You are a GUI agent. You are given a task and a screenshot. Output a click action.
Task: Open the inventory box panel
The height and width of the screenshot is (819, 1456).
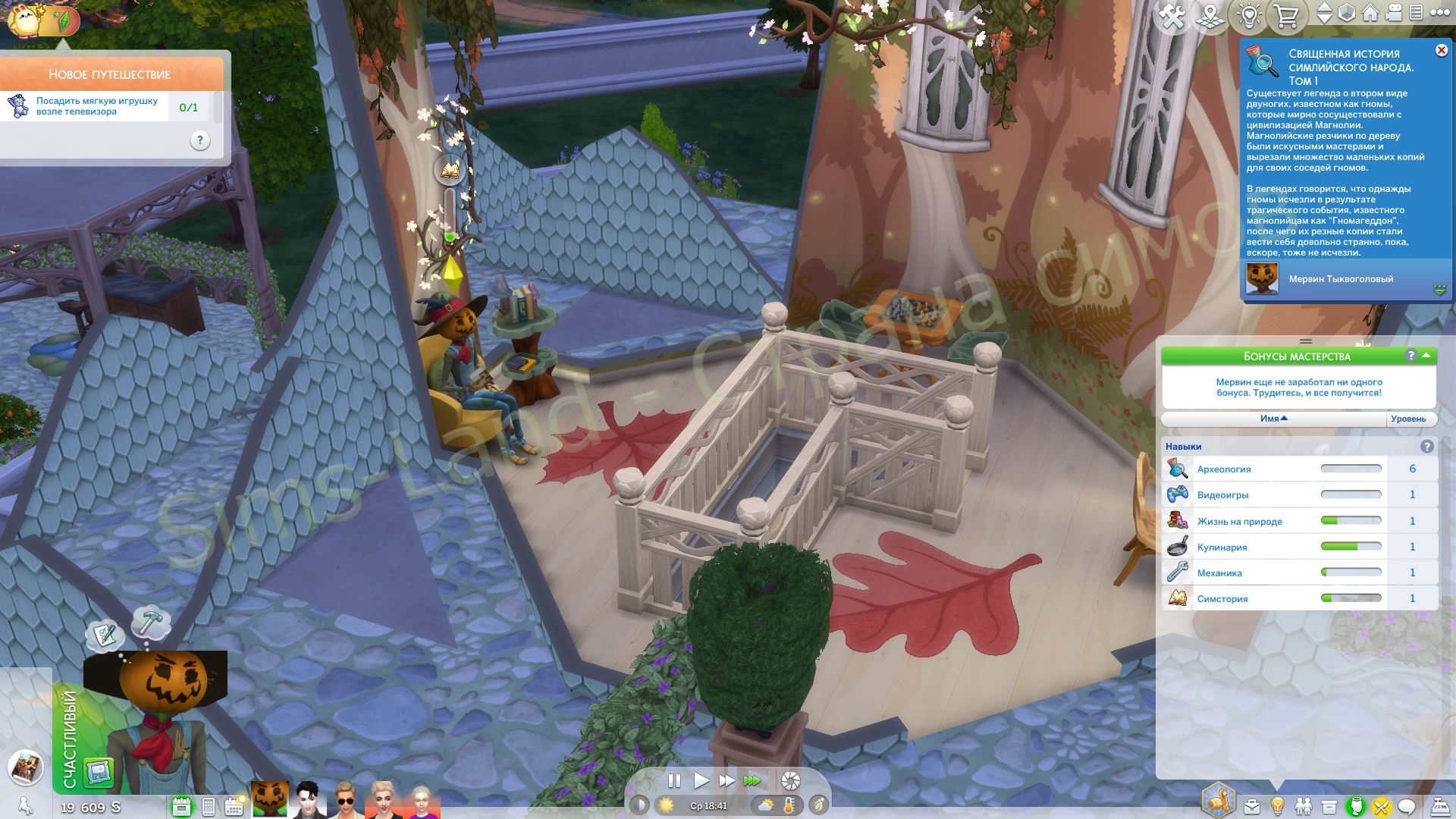(1329, 806)
